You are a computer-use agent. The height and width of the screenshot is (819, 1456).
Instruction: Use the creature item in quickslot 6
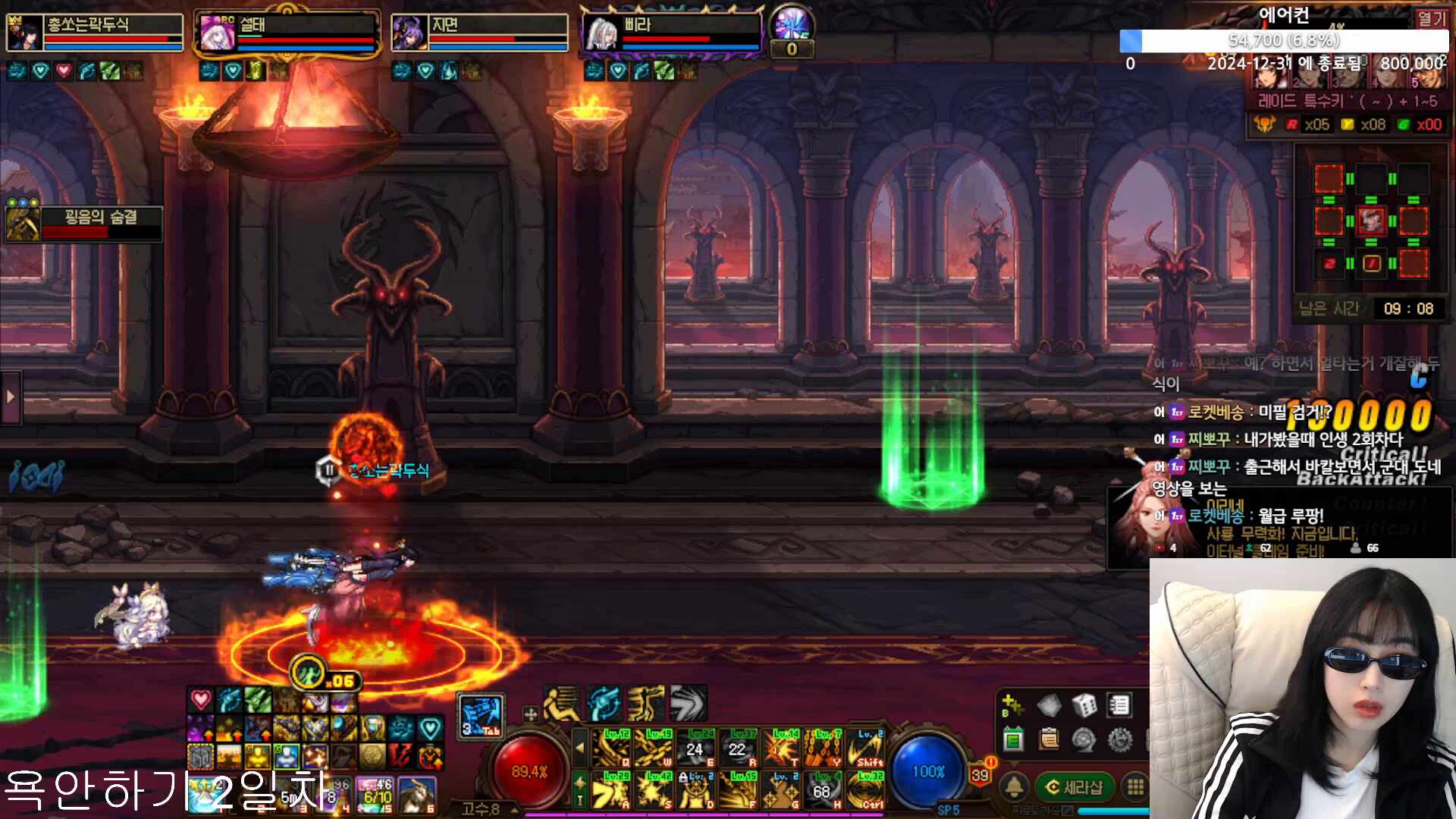417,795
